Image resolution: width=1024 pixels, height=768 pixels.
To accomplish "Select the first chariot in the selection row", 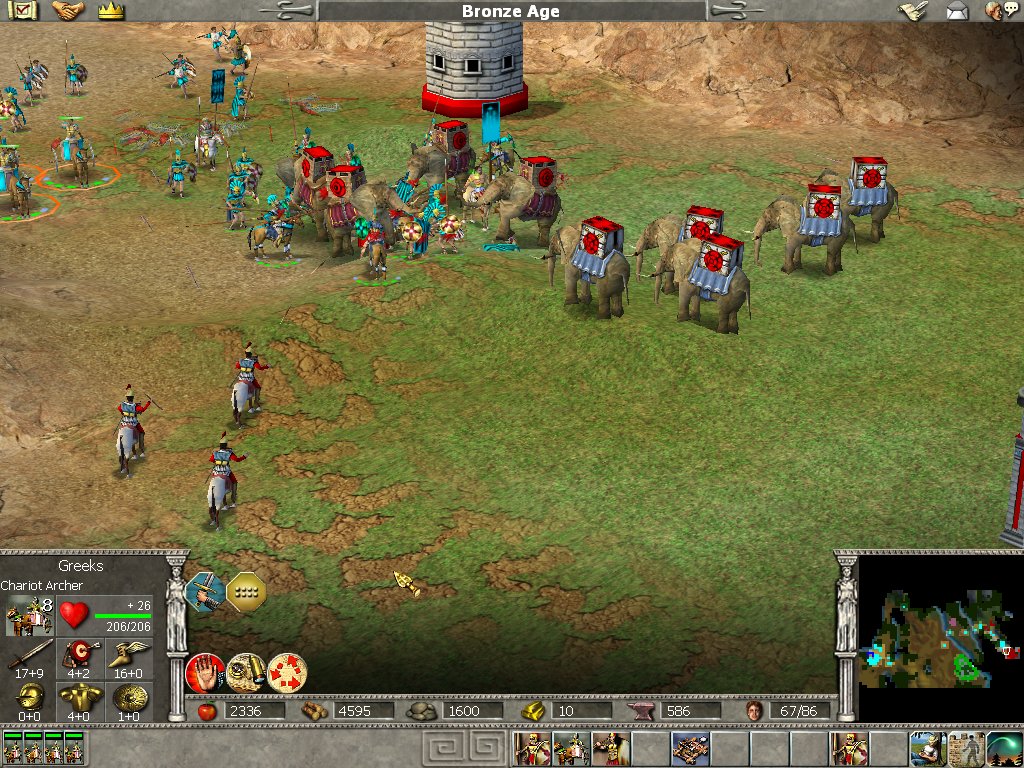I will pos(14,749).
